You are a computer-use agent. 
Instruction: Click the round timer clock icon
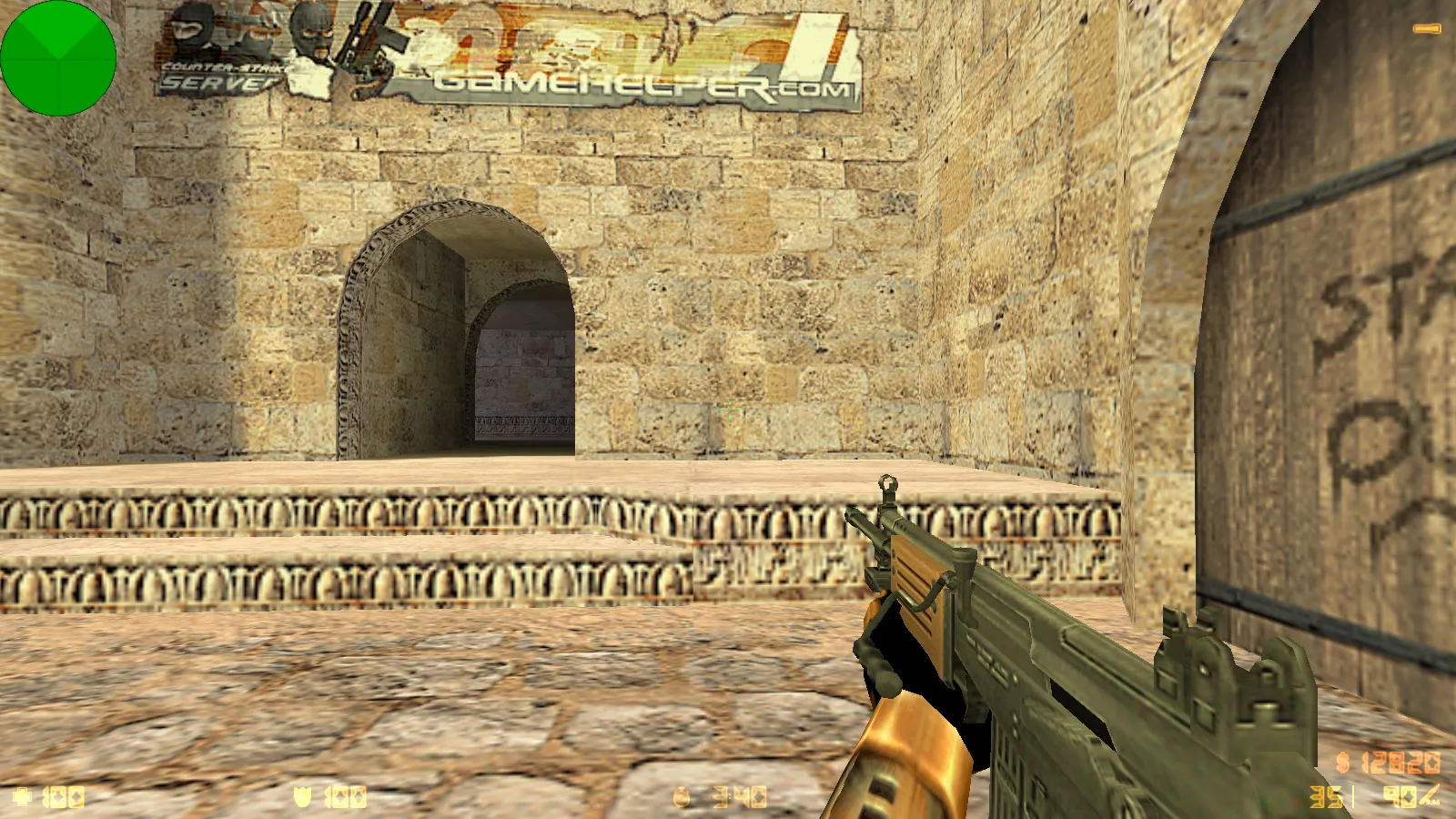(x=682, y=794)
